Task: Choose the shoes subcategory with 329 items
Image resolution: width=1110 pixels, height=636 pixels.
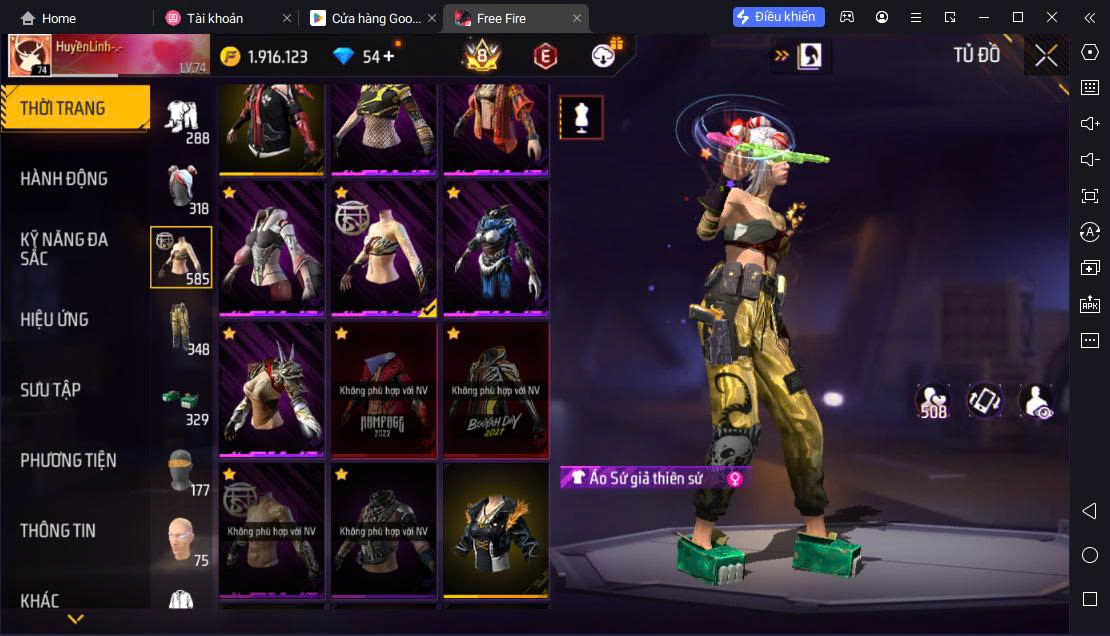Action: 181,400
